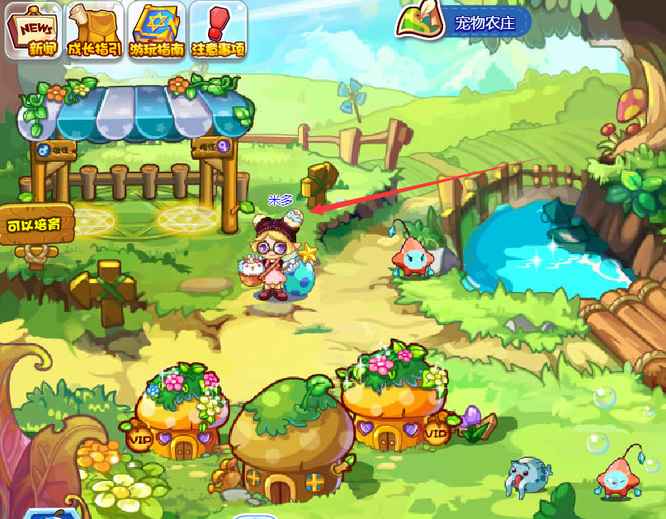
Task: Show the 注意事项 notices
Action: click(x=217, y=30)
